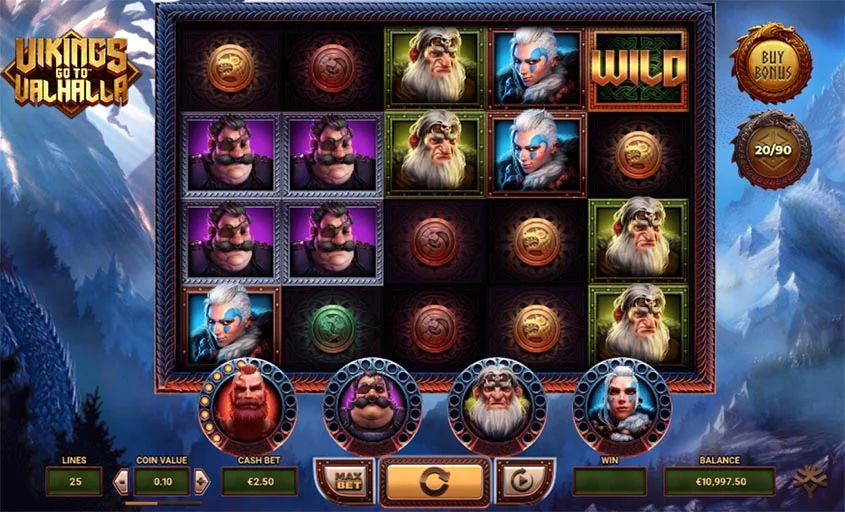Screen dimensions: 845x512
Task: Open the Yggdrasil logo menu
Action: [805, 481]
